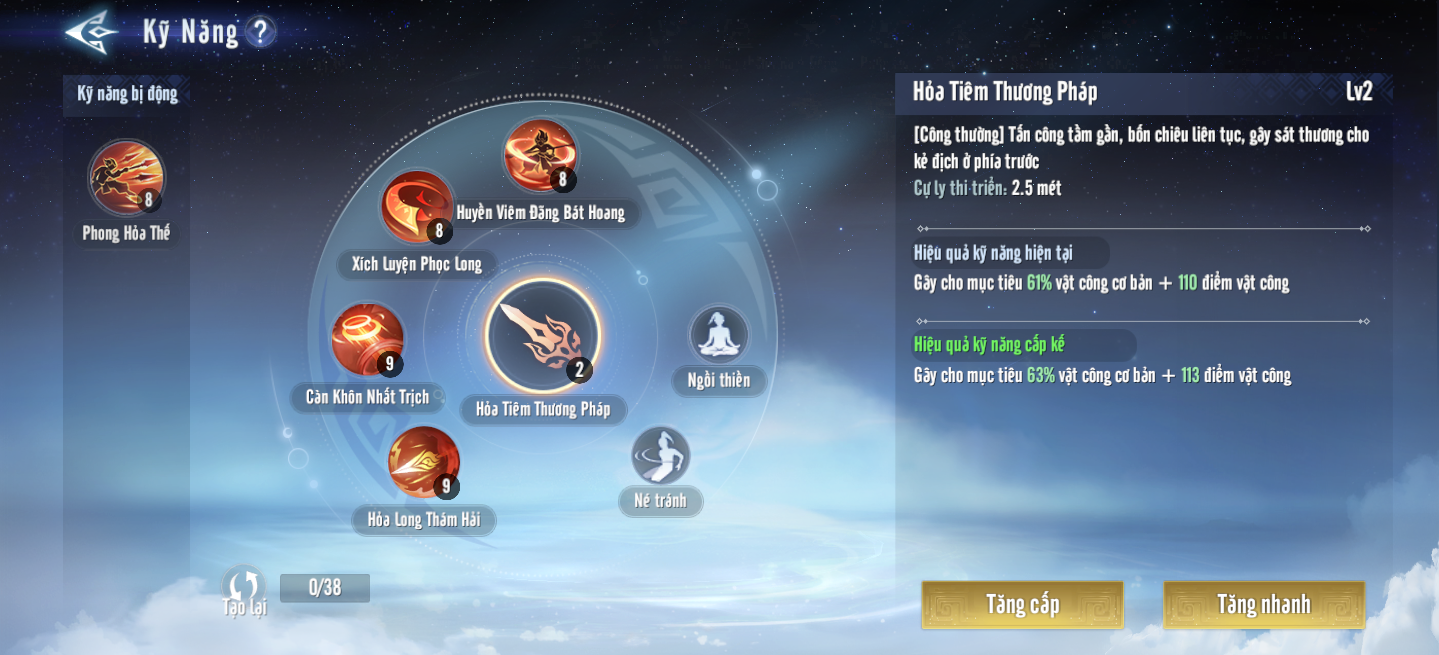Open the Kỹ Năng help question mark
The width and height of the screenshot is (1439, 655).
pos(260,32)
